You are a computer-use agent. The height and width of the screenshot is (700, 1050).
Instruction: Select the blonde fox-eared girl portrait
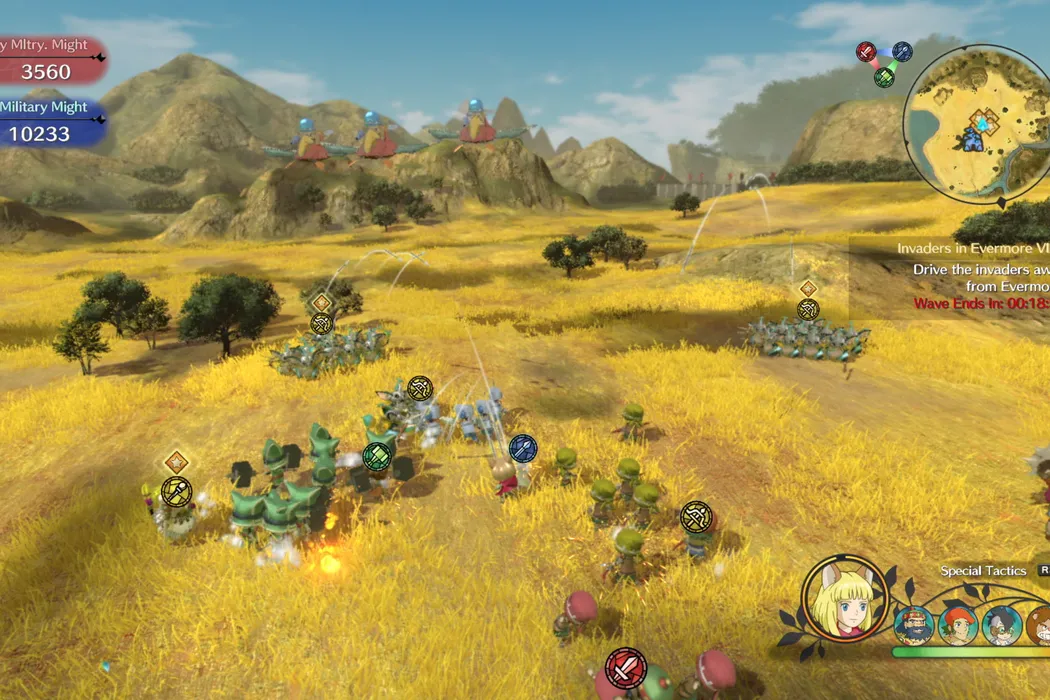[x=844, y=598]
